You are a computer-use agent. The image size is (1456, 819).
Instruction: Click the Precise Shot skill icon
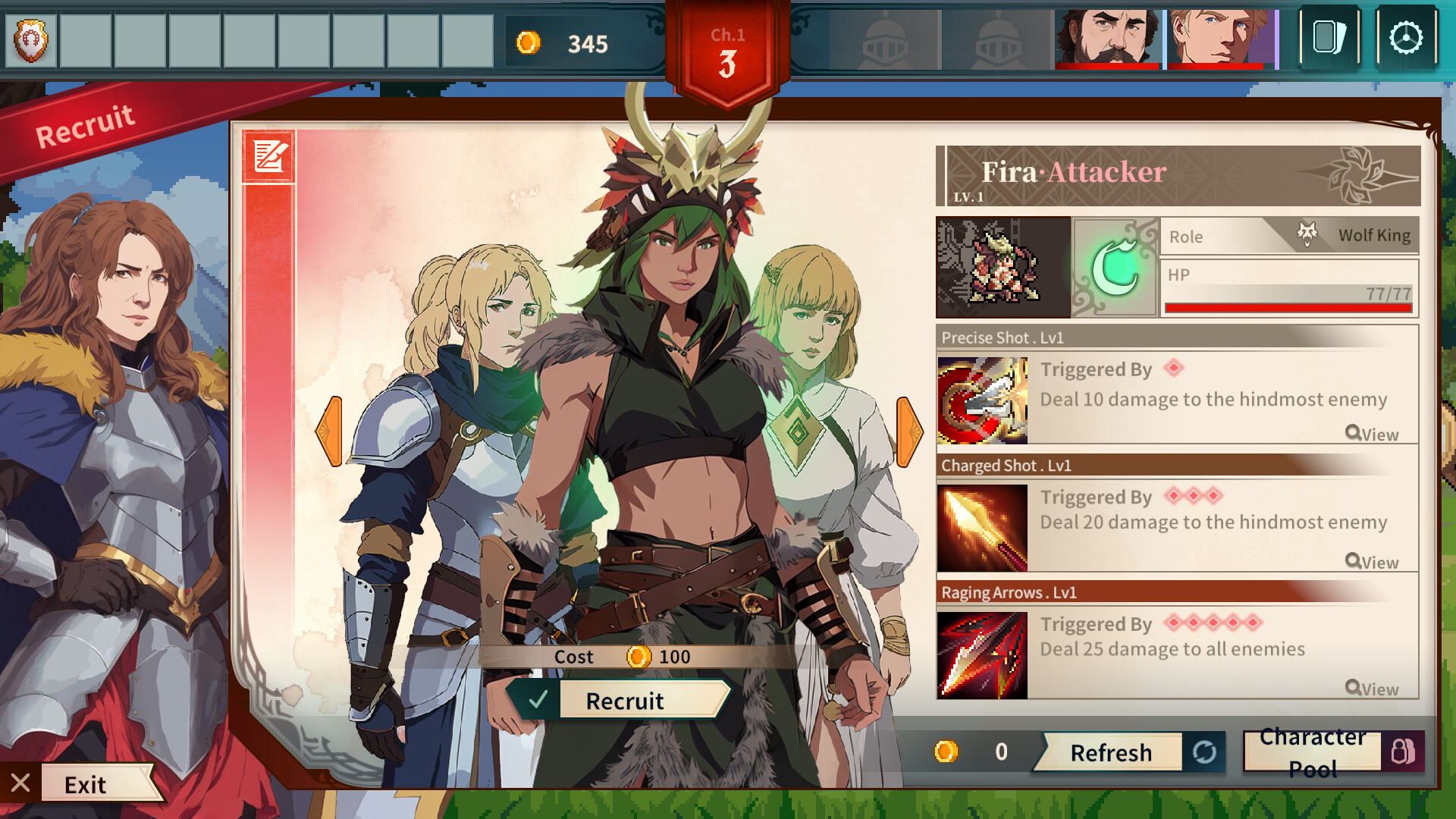981,400
